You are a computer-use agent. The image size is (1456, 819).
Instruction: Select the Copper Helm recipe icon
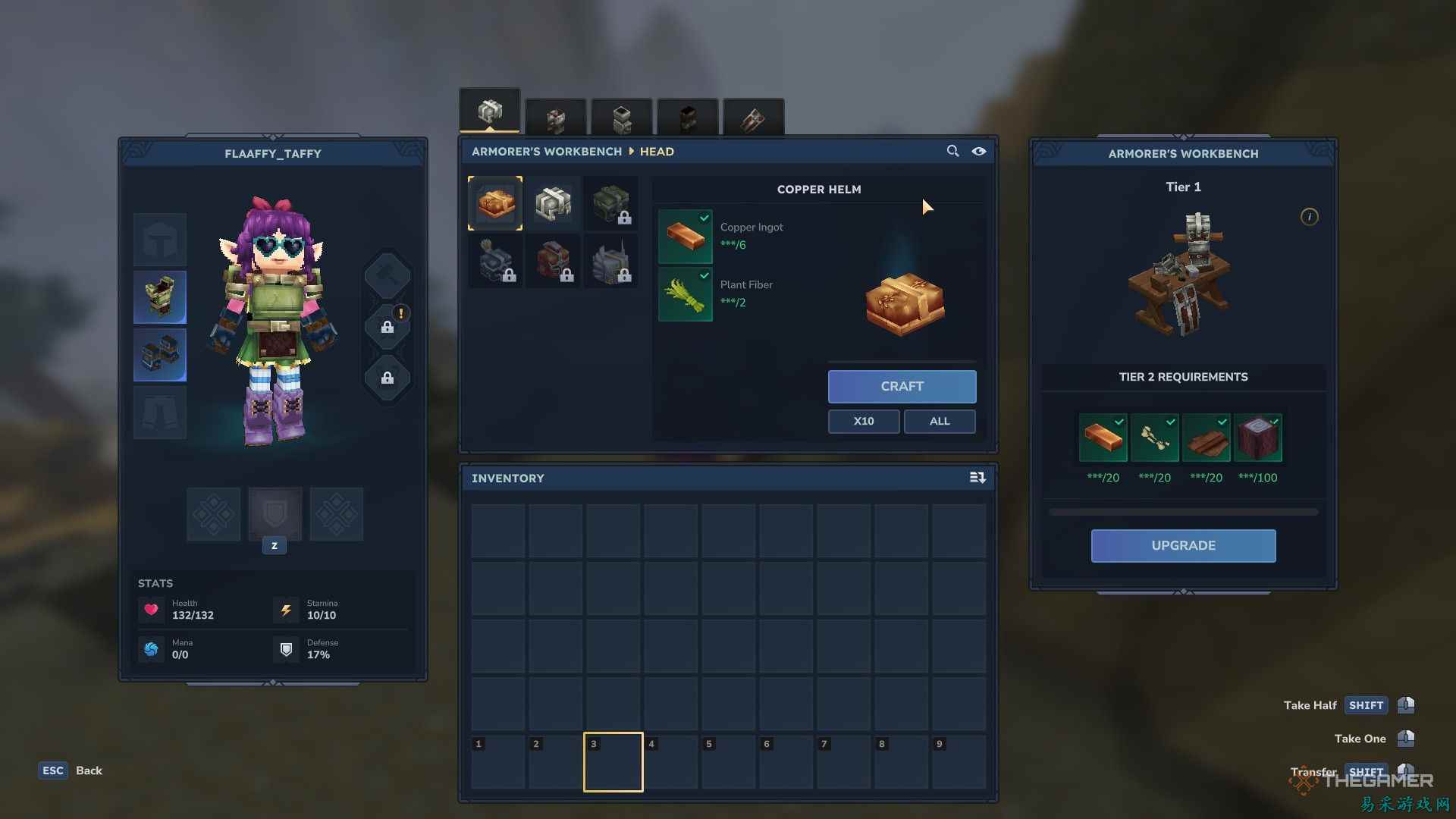[x=495, y=202]
